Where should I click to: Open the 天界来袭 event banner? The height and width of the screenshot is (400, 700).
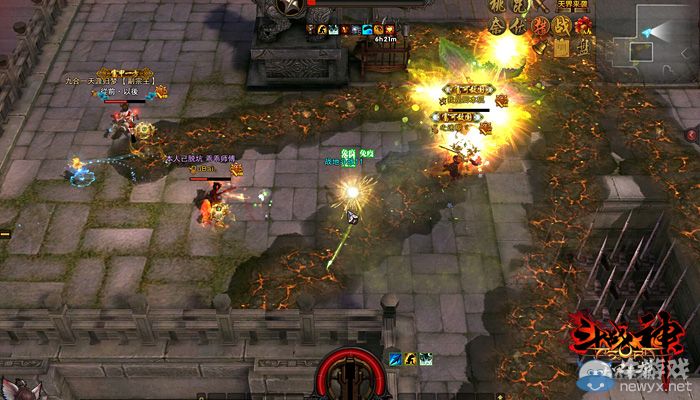[x=573, y=6]
